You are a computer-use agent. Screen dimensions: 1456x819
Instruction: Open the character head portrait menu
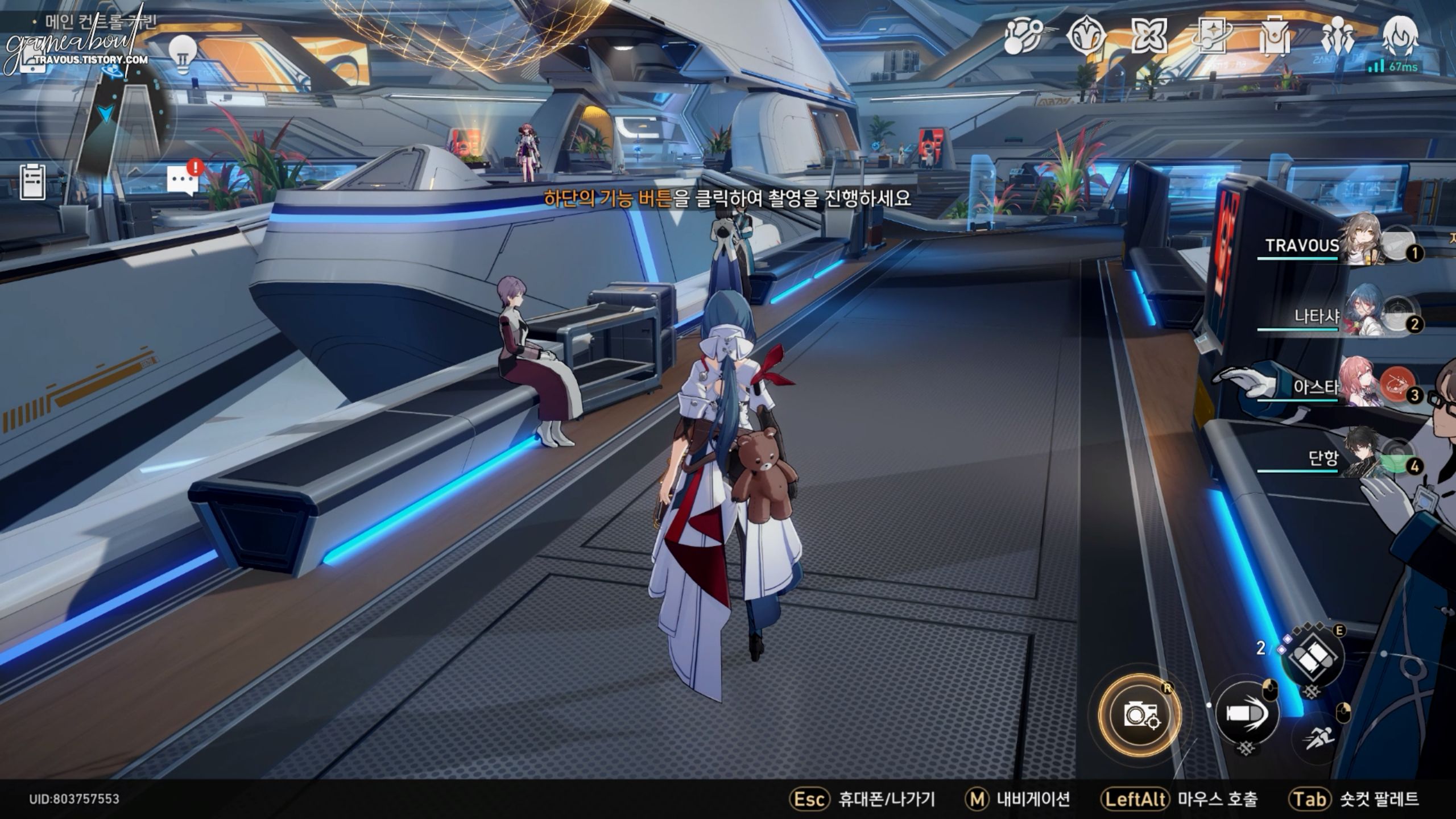coord(1400,35)
